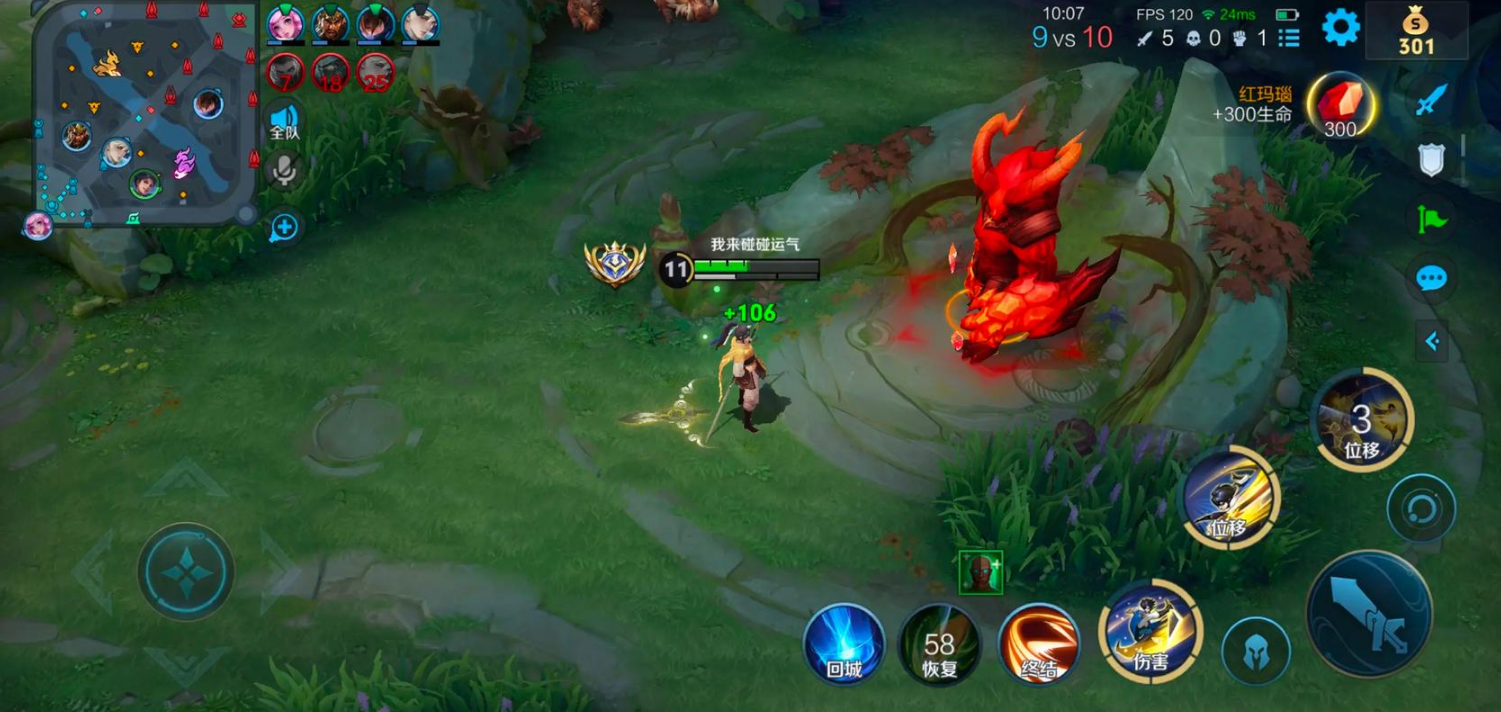Screen dimensions: 1501x712
Task: Toggle the team voice speaker button
Action: [x=285, y=120]
